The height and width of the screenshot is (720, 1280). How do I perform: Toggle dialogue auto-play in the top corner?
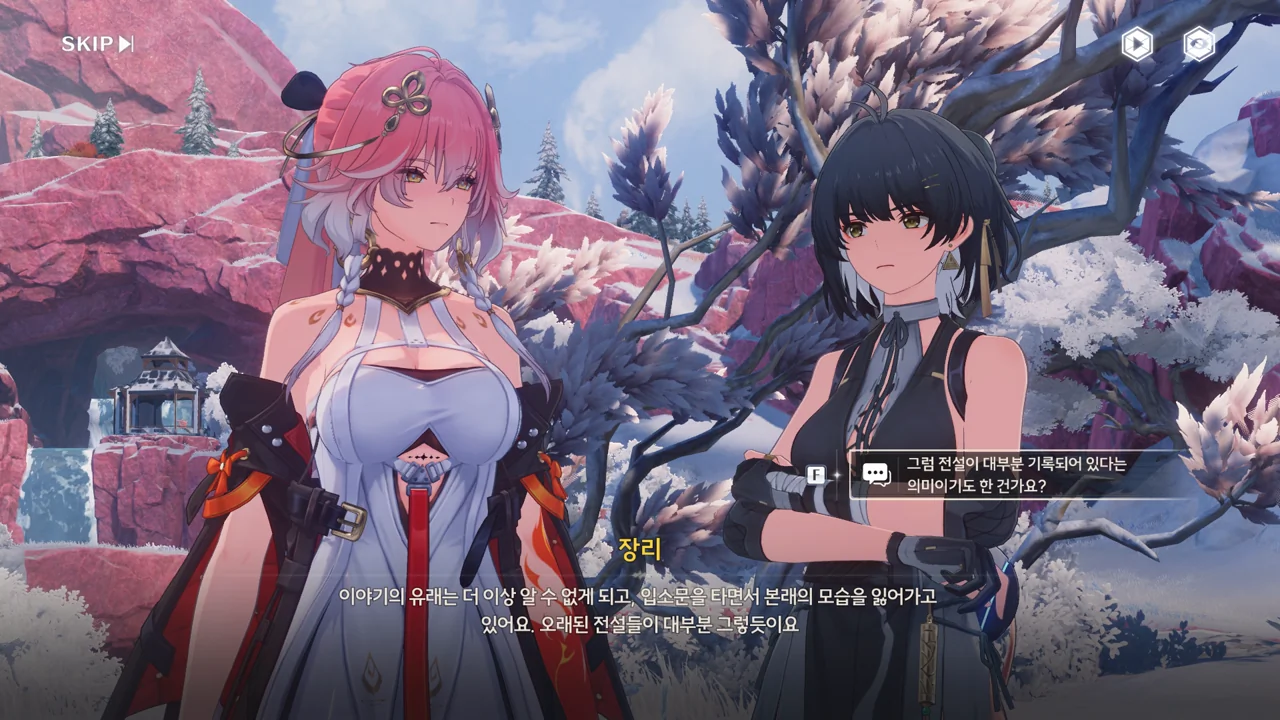click(x=1136, y=44)
